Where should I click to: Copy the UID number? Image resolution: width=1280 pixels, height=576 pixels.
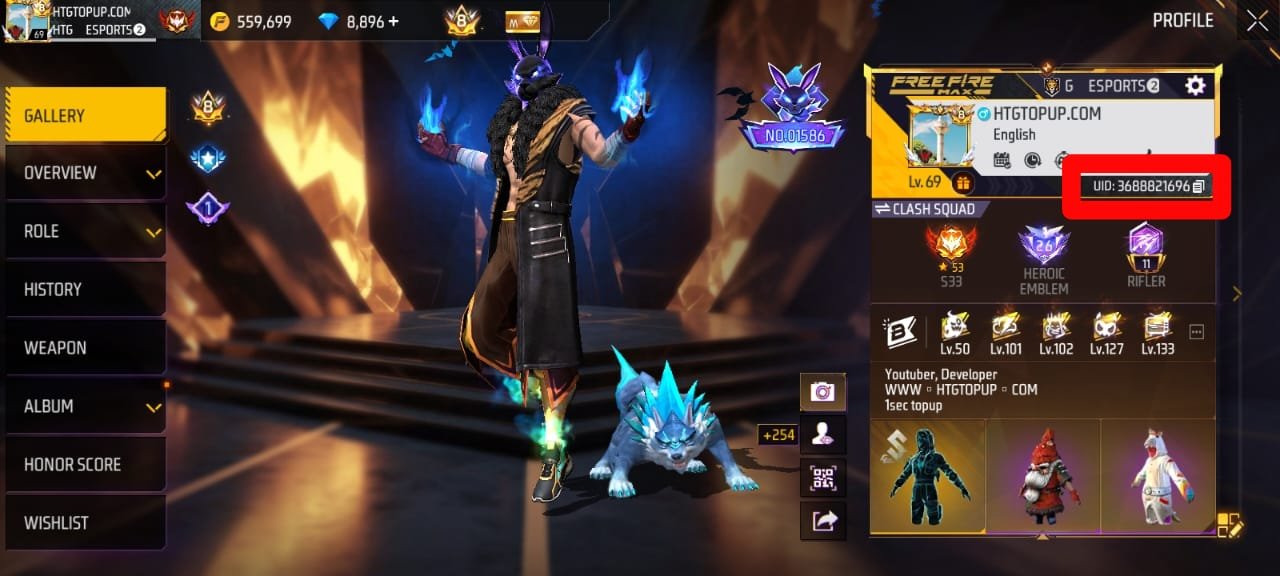pyautogui.click(x=1198, y=186)
